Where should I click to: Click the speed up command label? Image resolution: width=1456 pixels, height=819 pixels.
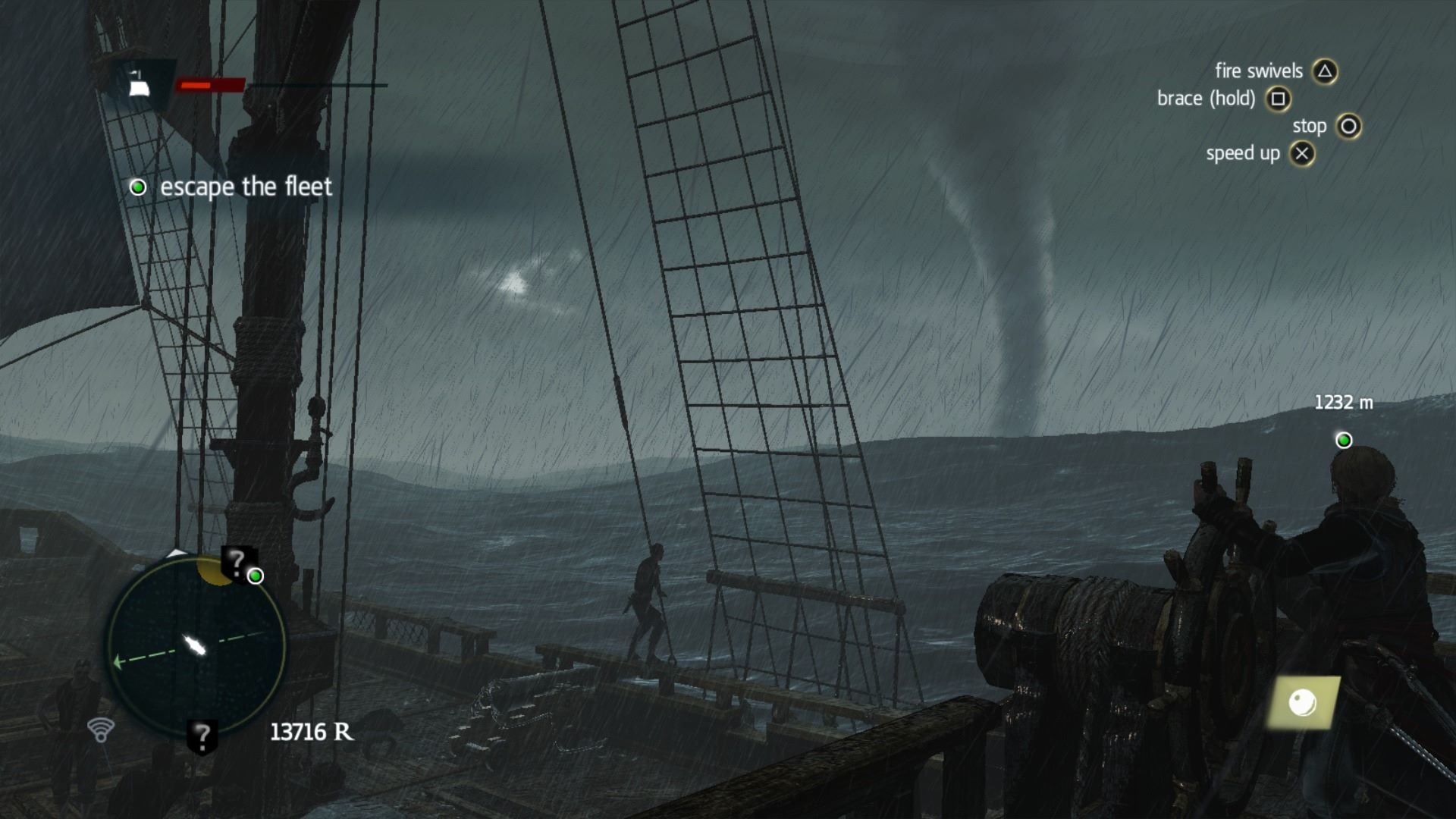pyautogui.click(x=1242, y=153)
